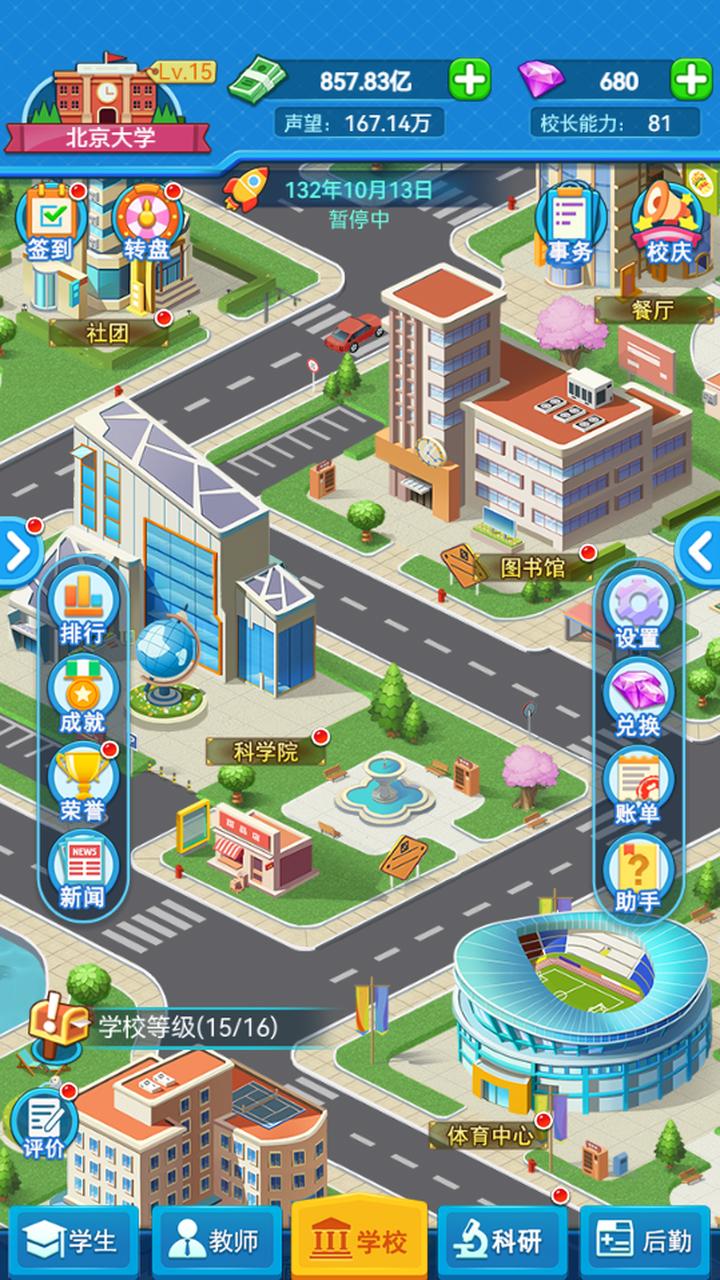720x1280 pixels.
Task: Open the 兑换 exchange shop
Action: pyautogui.click(x=637, y=699)
